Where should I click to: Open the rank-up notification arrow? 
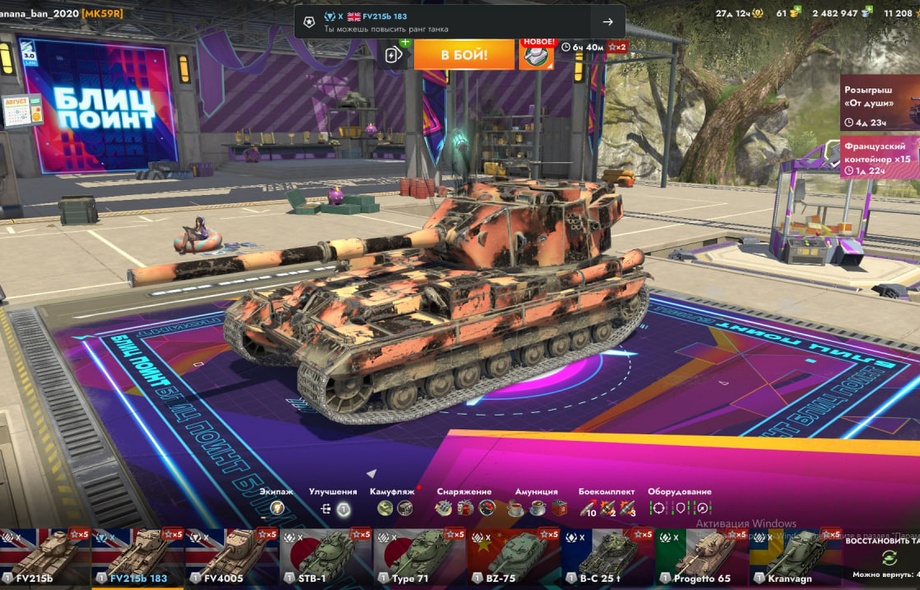(607, 22)
